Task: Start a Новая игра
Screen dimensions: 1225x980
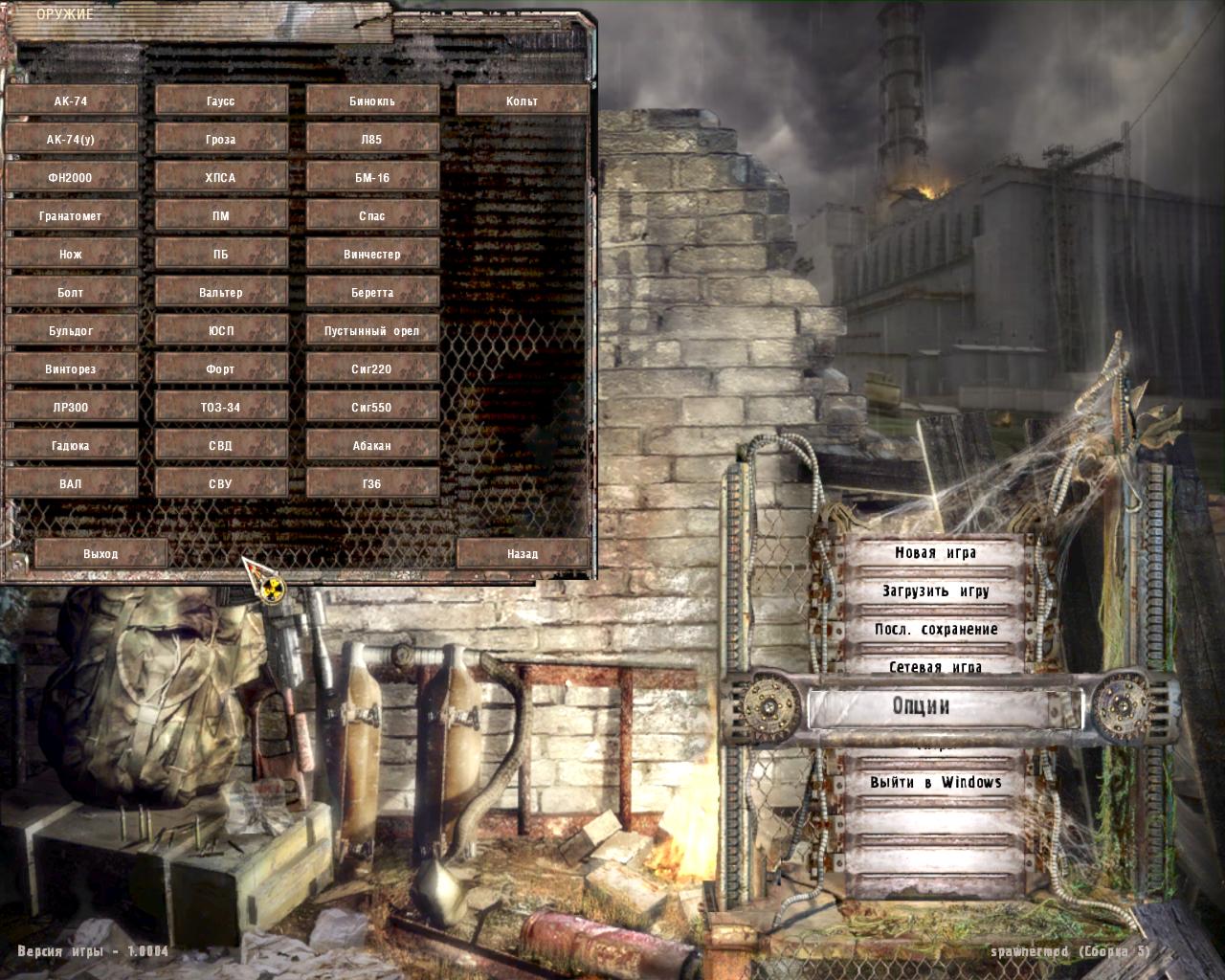Action: point(934,553)
